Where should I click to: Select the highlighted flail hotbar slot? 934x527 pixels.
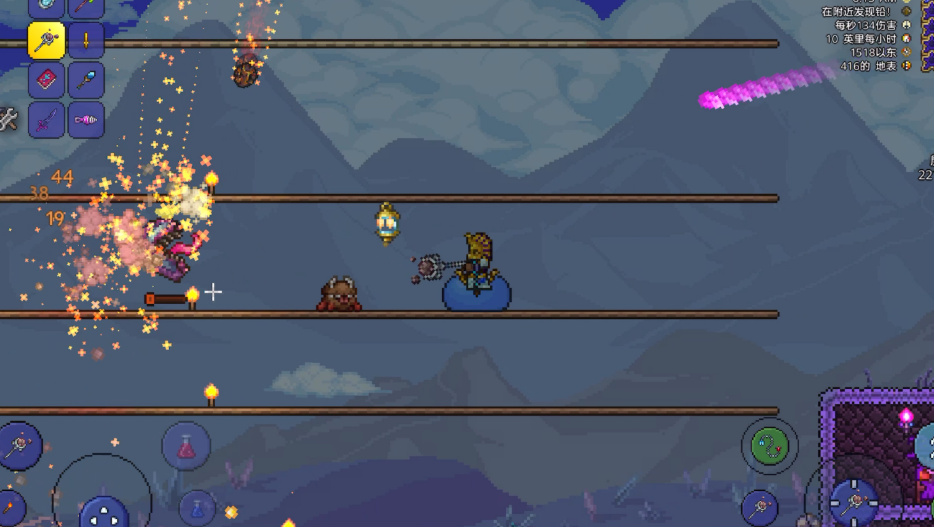coord(46,41)
